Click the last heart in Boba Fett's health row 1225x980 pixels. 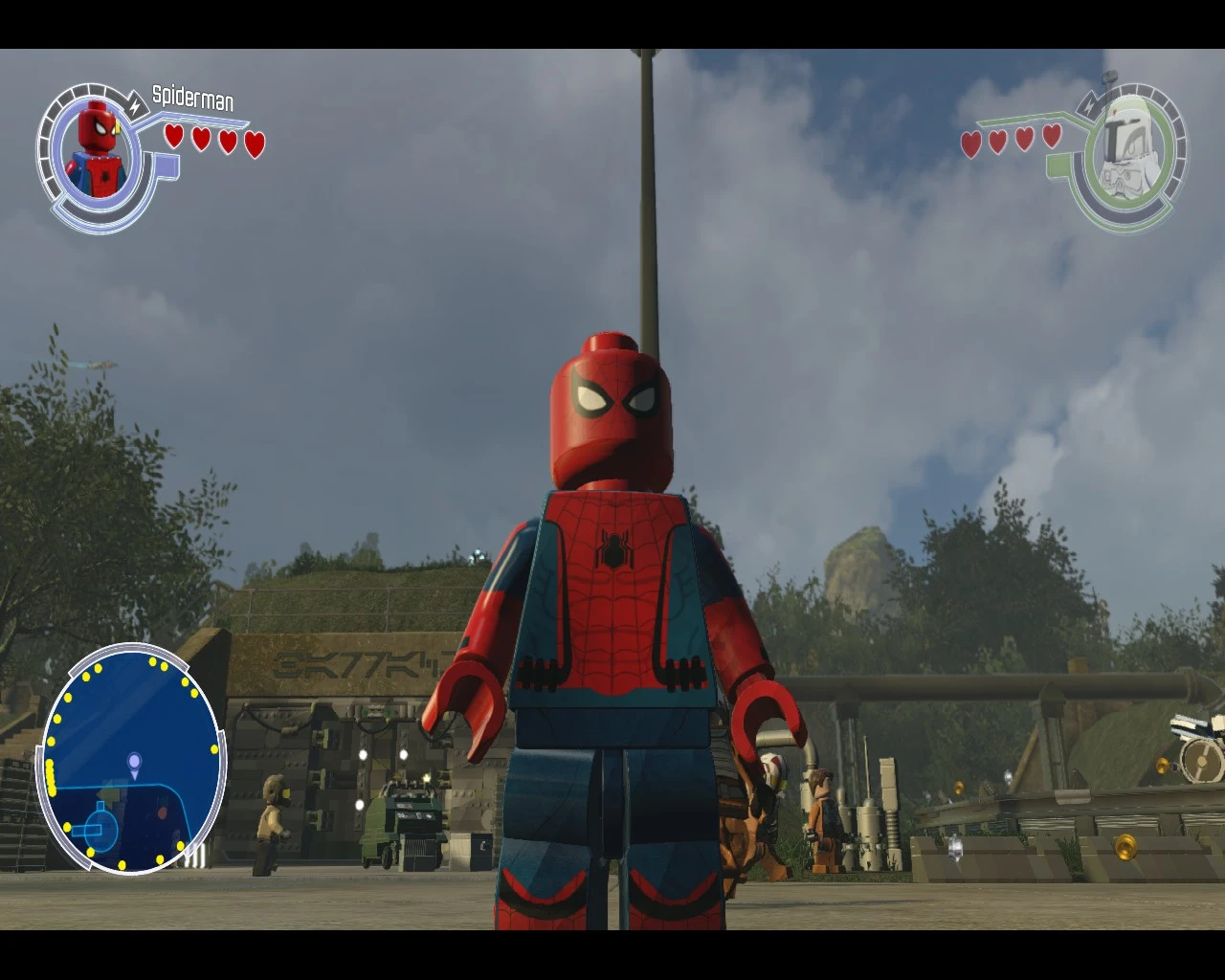pyautogui.click(x=1052, y=137)
